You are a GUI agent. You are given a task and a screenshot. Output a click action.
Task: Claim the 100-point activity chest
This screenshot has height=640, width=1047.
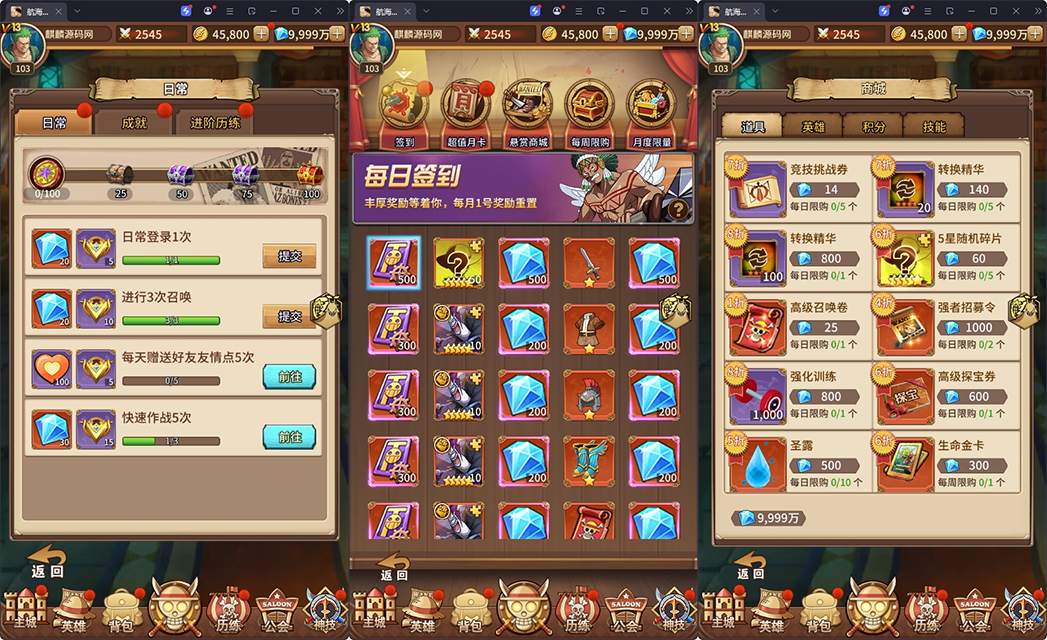coord(309,176)
